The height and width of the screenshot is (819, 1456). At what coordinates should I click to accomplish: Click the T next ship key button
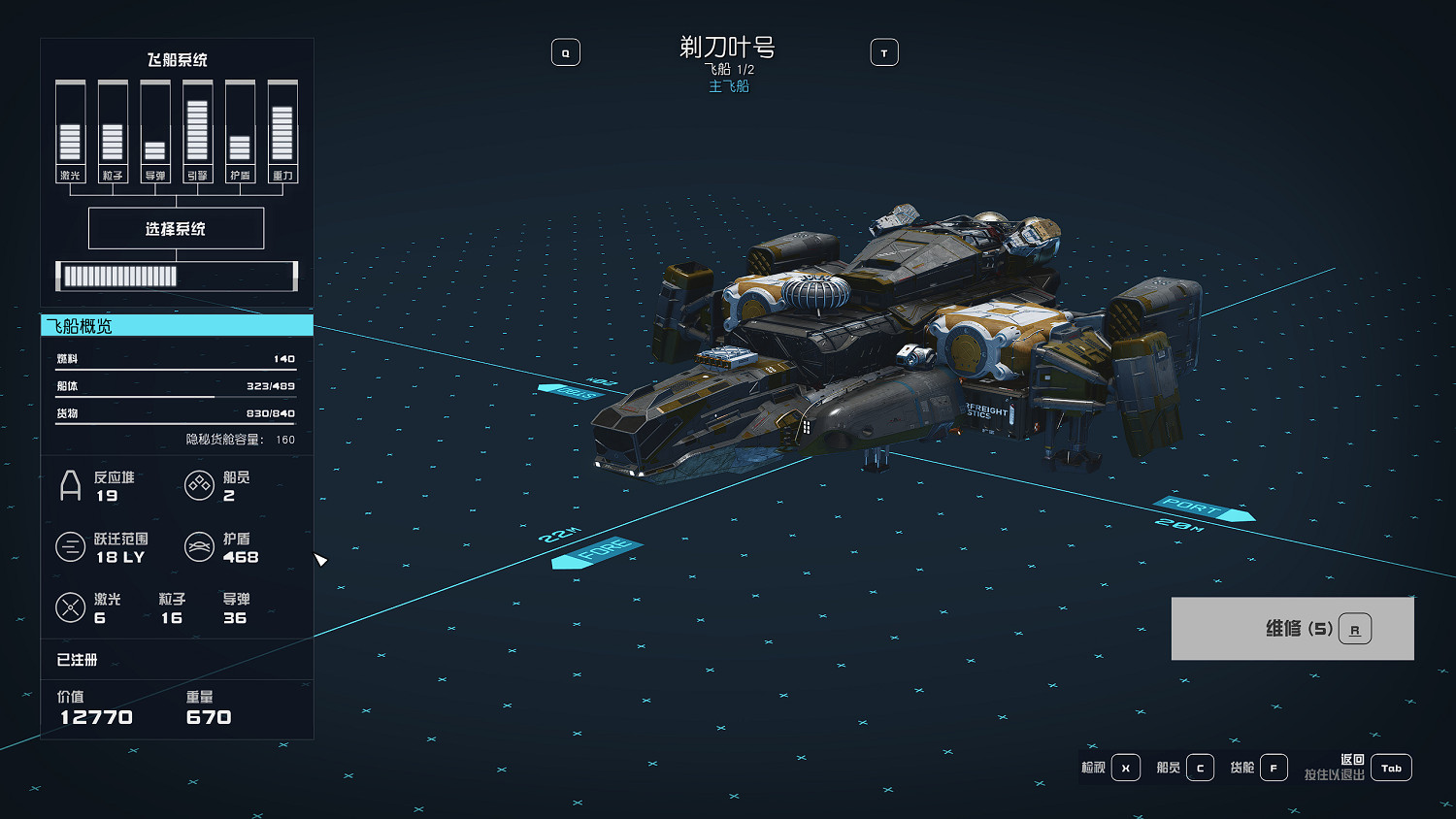tap(884, 51)
